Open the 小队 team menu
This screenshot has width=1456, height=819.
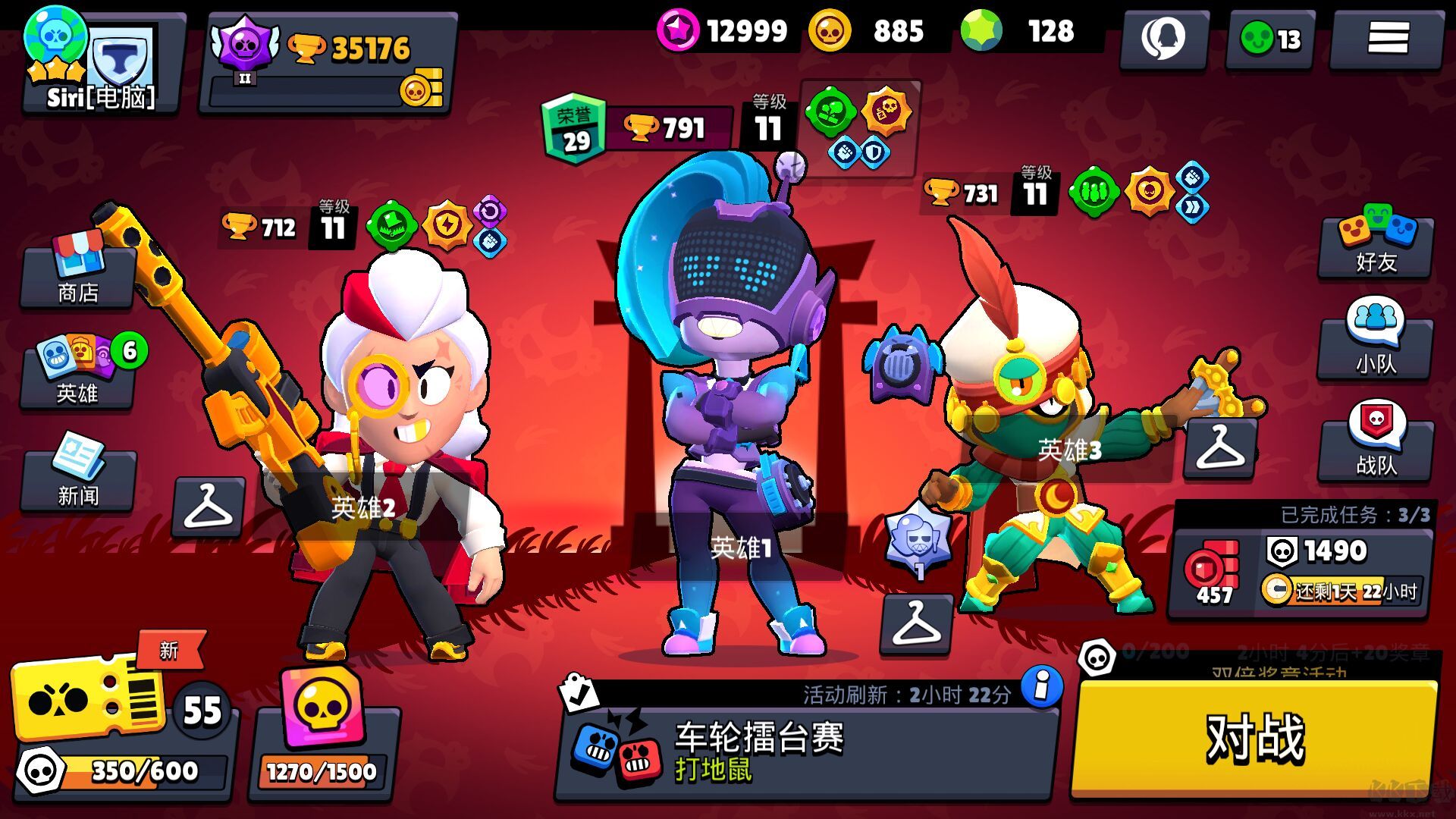[1376, 343]
